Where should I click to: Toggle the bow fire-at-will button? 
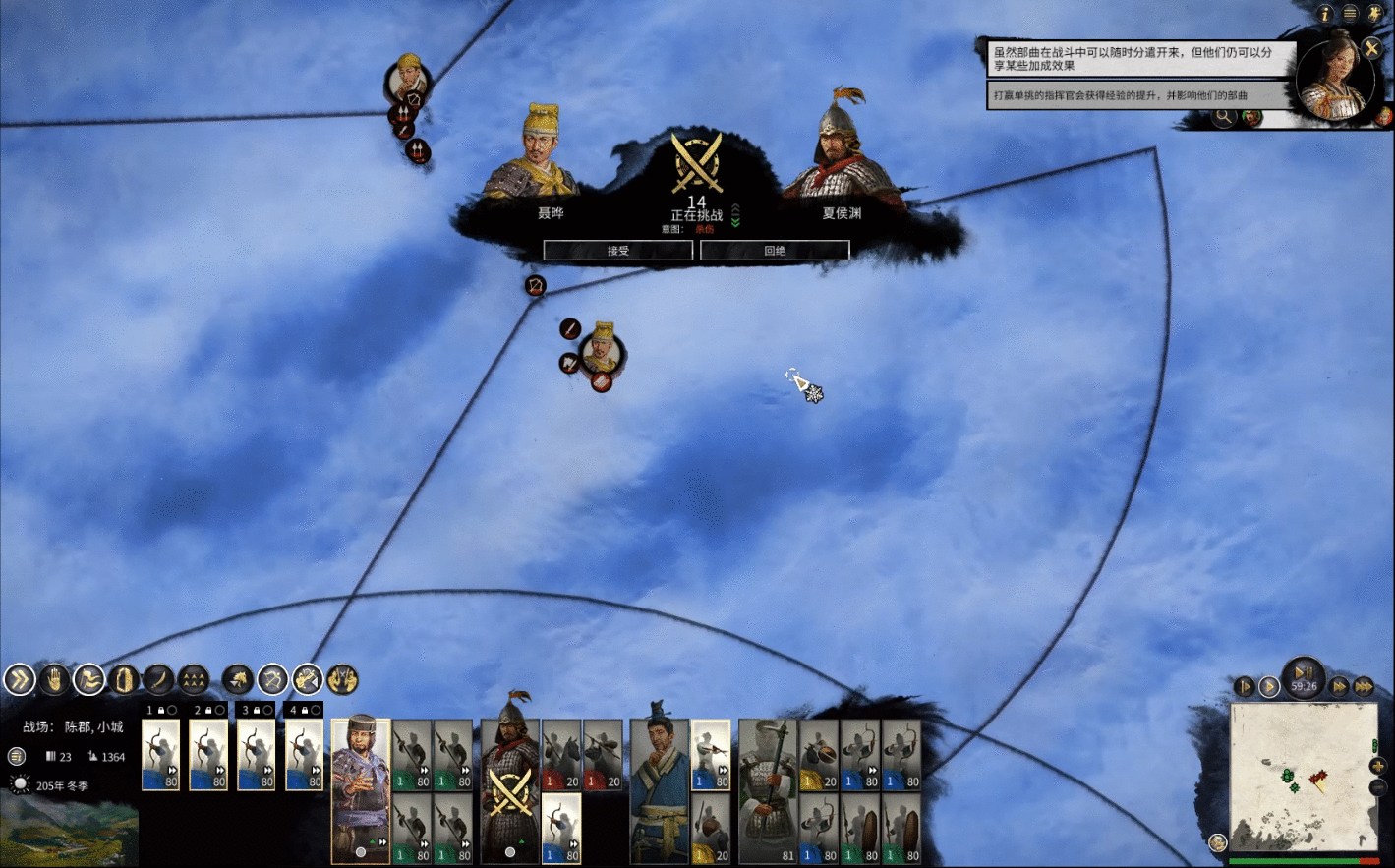point(272,679)
